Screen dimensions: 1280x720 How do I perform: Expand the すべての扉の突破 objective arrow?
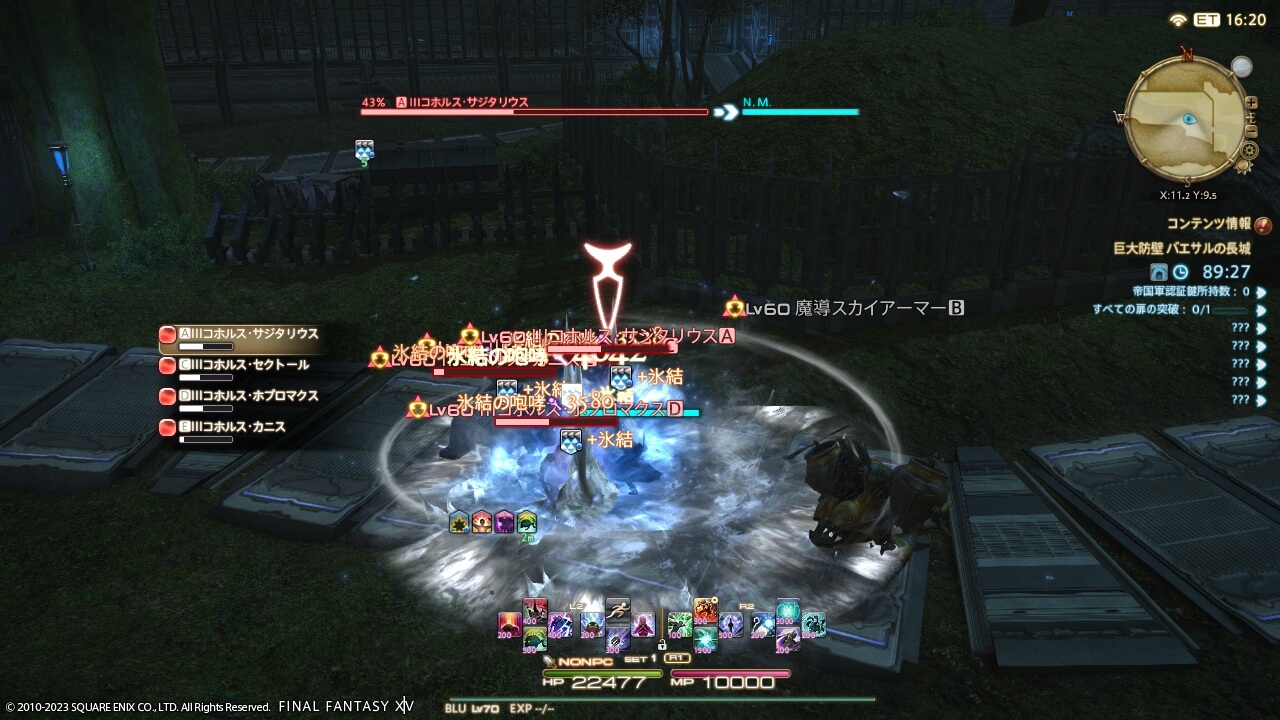tap(1260, 311)
